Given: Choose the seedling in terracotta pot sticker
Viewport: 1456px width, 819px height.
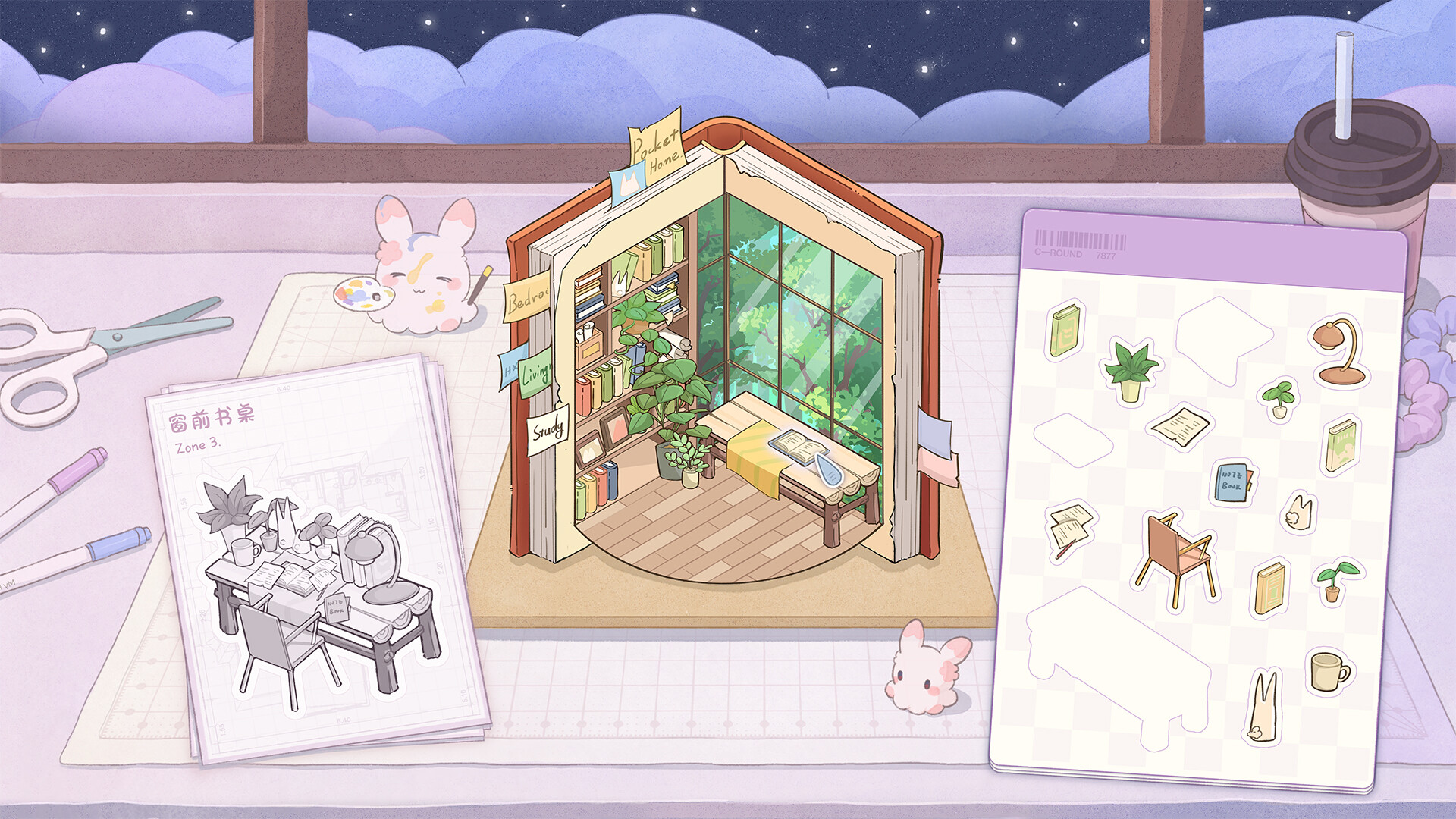Looking at the screenshot, I should [x=1335, y=580].
